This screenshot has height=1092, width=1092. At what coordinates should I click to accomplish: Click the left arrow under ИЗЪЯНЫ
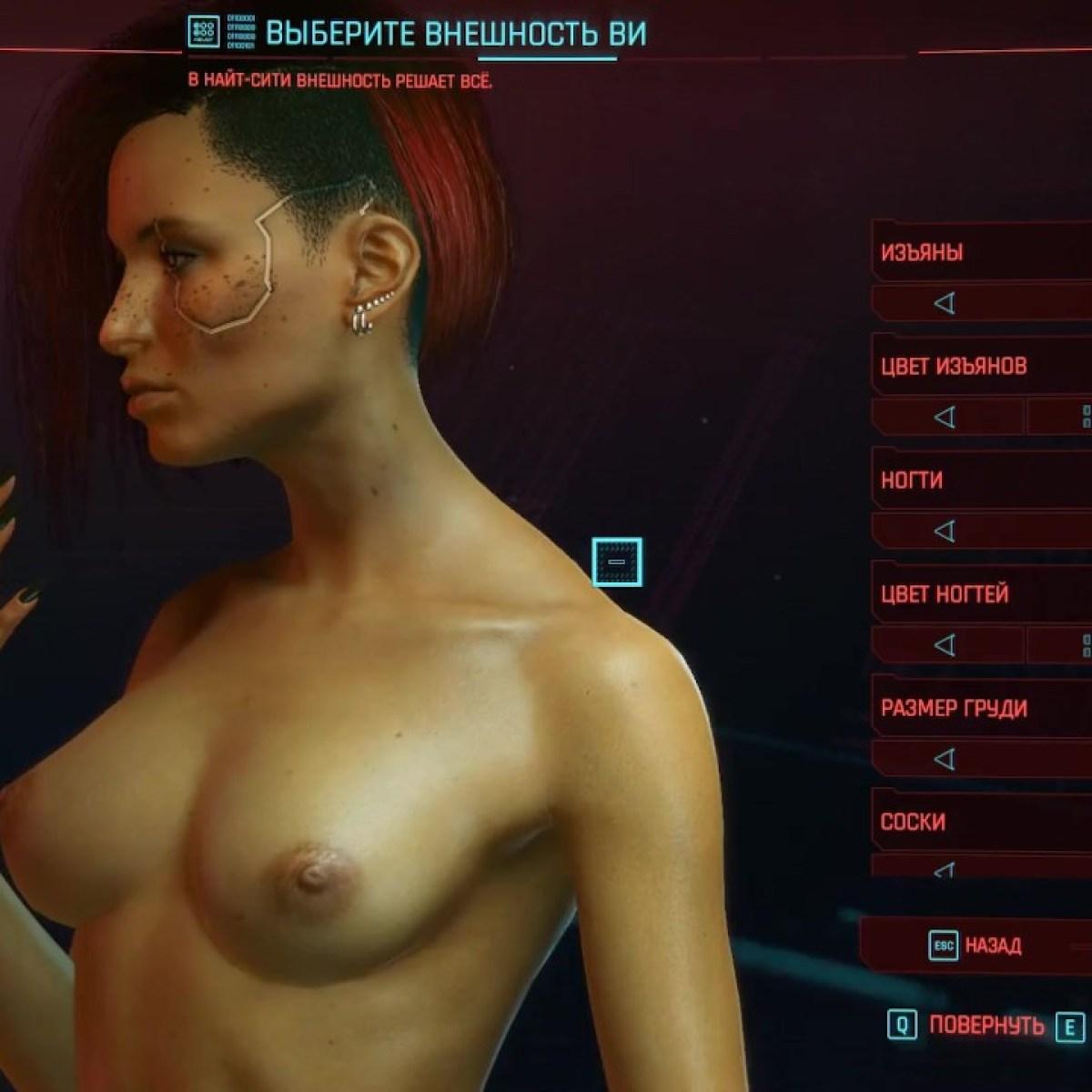pyautogui.click(x=945, y=303)
